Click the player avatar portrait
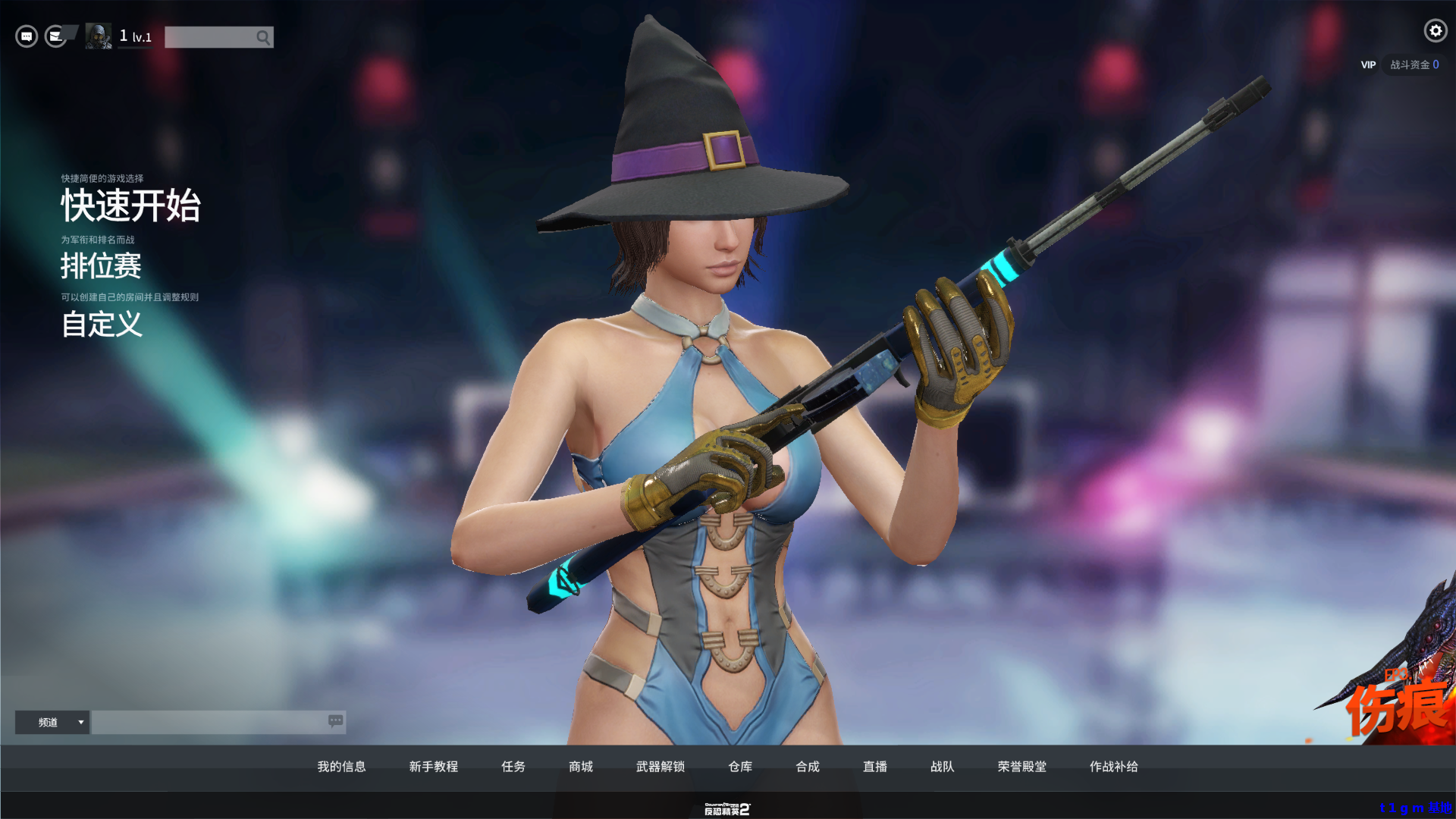Screen dimensions: 1456x819 pos(98,36)
